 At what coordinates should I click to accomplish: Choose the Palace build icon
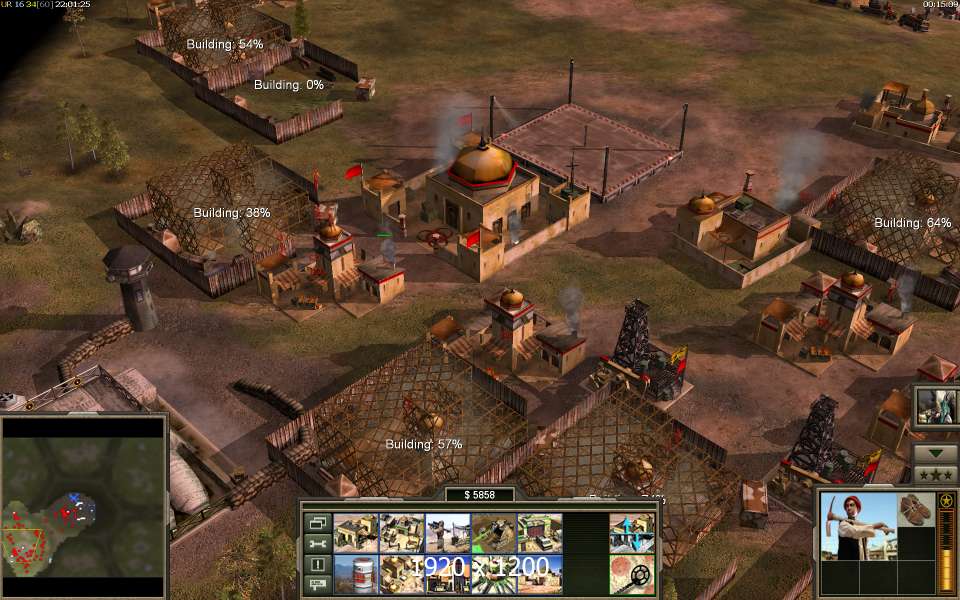point(401,574)
